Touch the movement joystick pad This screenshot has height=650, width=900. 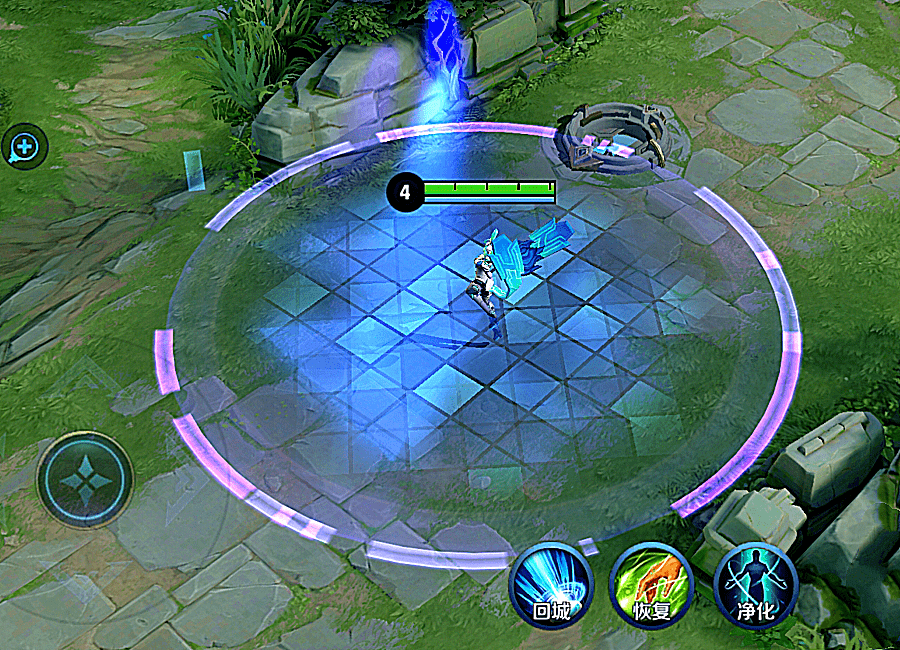point(85,480)
